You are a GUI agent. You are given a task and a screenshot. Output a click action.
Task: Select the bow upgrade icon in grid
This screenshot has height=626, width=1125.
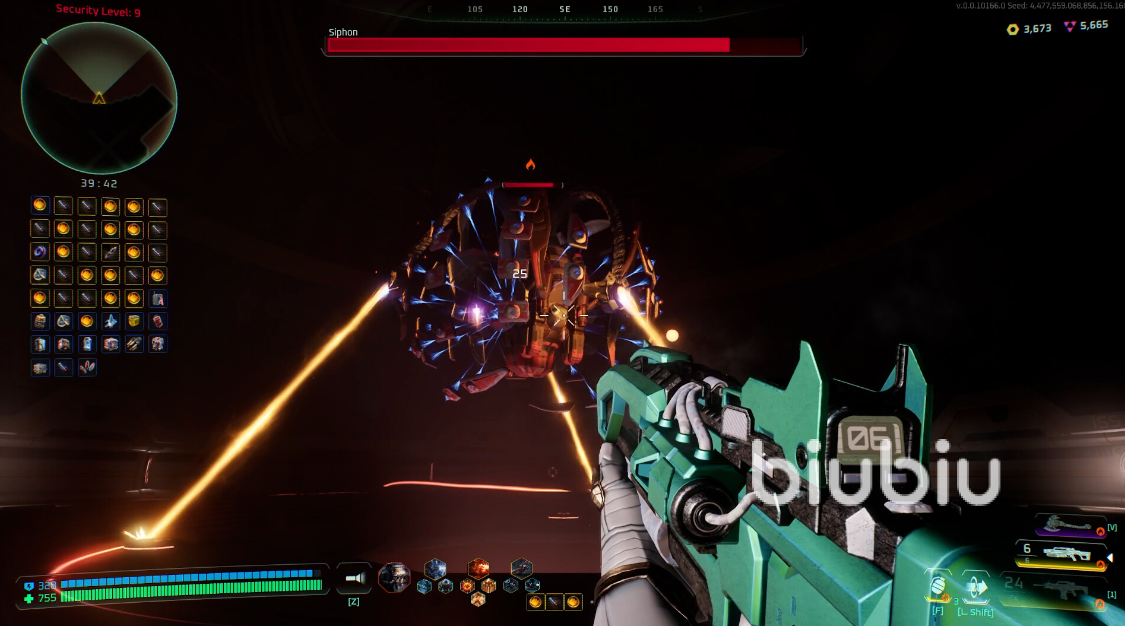point(110,252)
